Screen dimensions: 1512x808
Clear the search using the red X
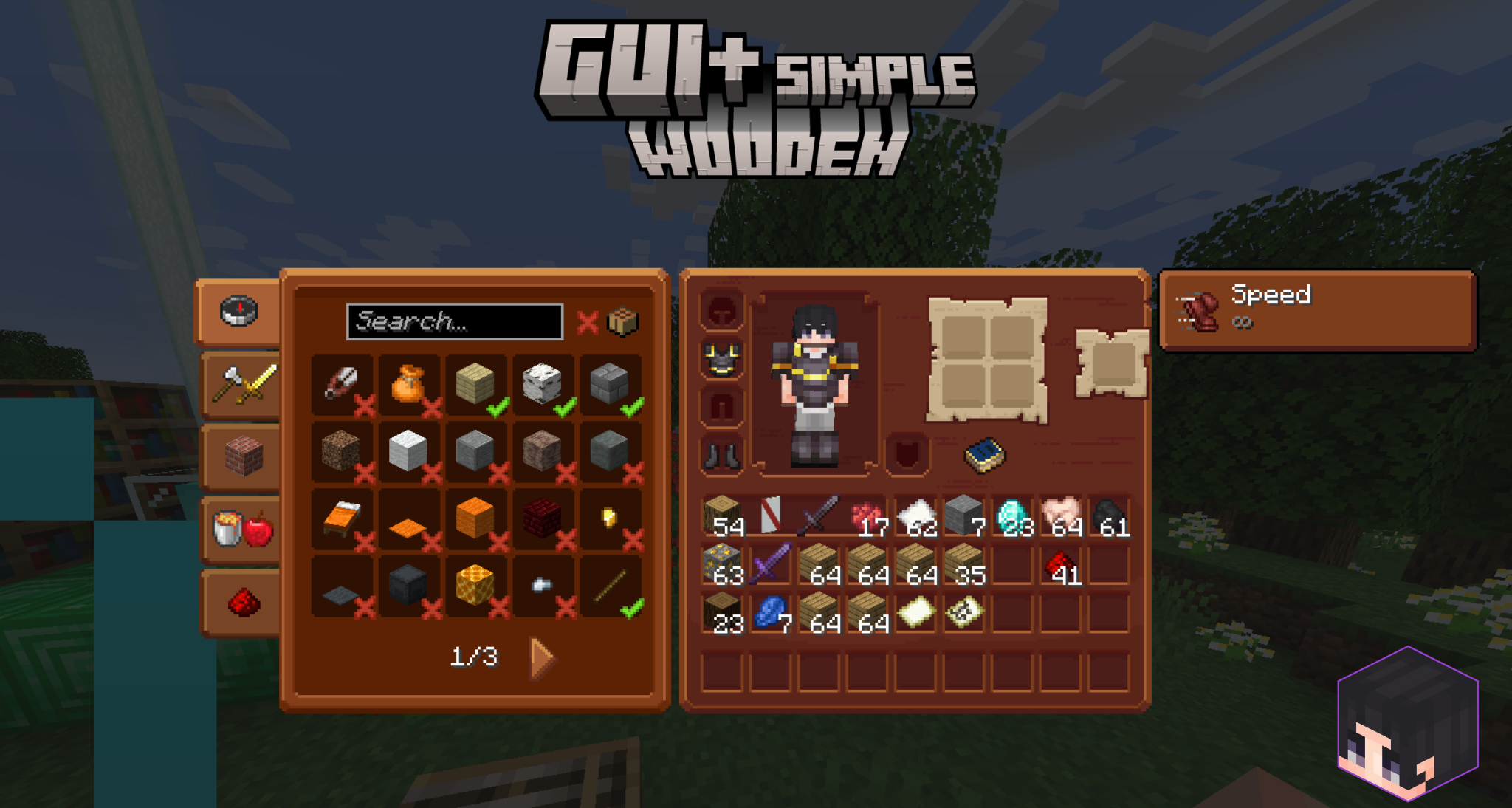click(589, 322)
